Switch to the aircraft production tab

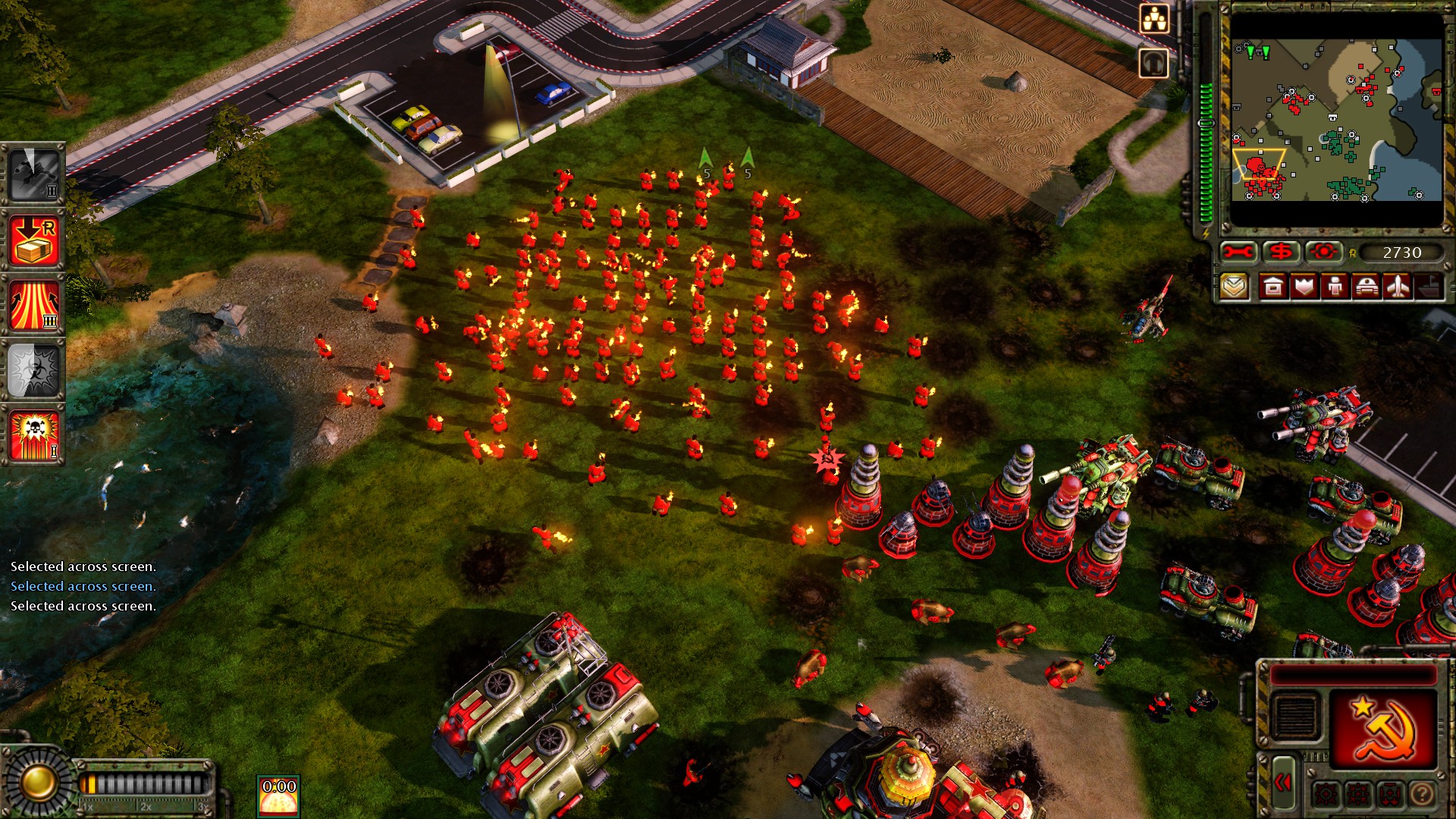[x=1398, y=288]
